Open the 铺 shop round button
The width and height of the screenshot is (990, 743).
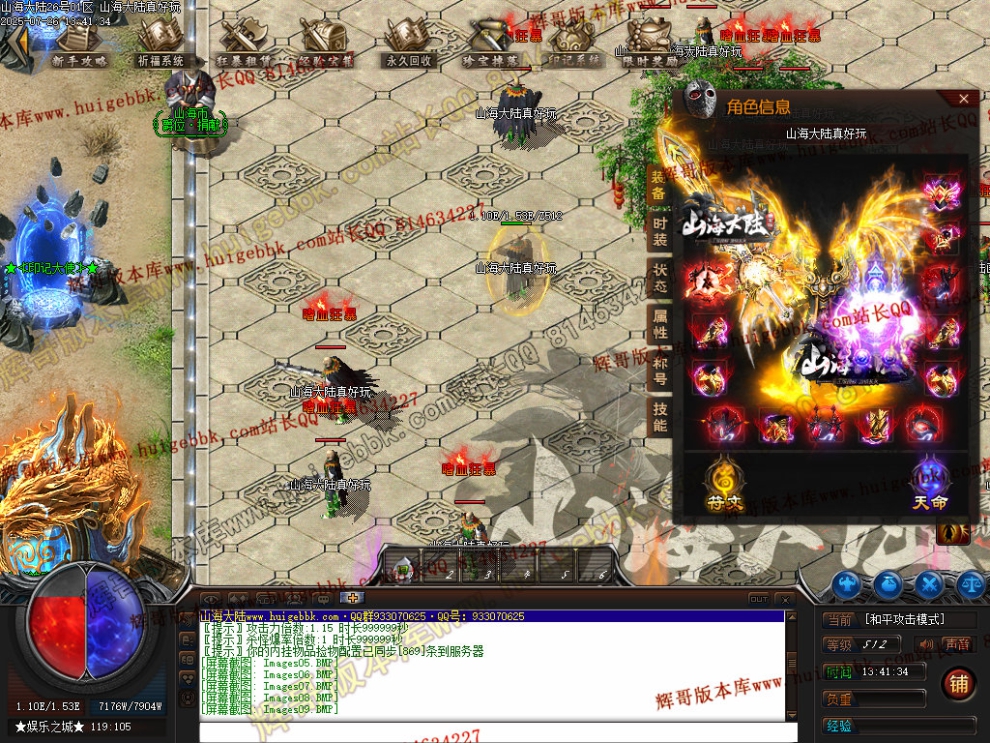click(958, 685)
